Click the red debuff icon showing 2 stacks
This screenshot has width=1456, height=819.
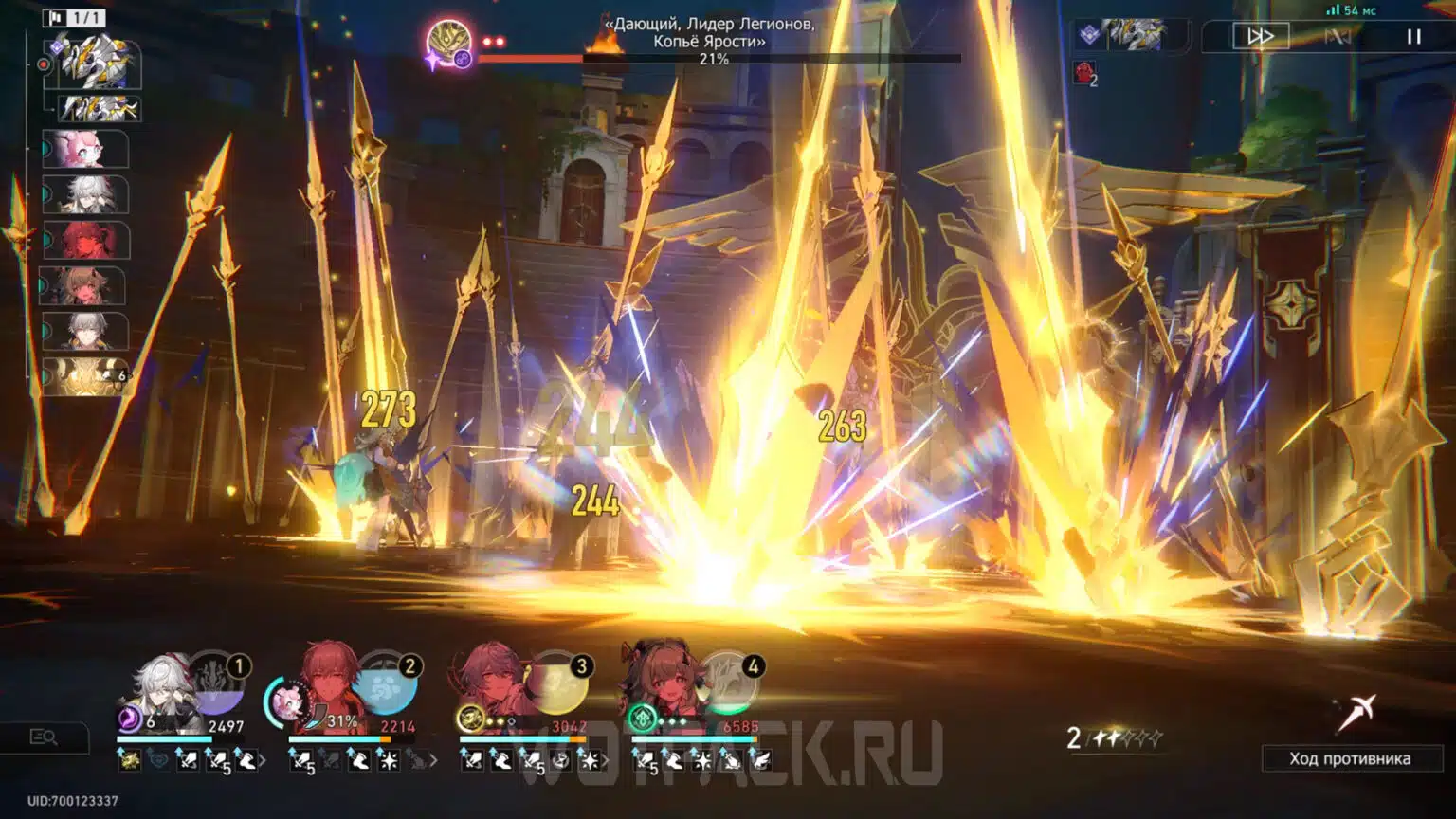pyautogui.click(x=1084, y=74)
